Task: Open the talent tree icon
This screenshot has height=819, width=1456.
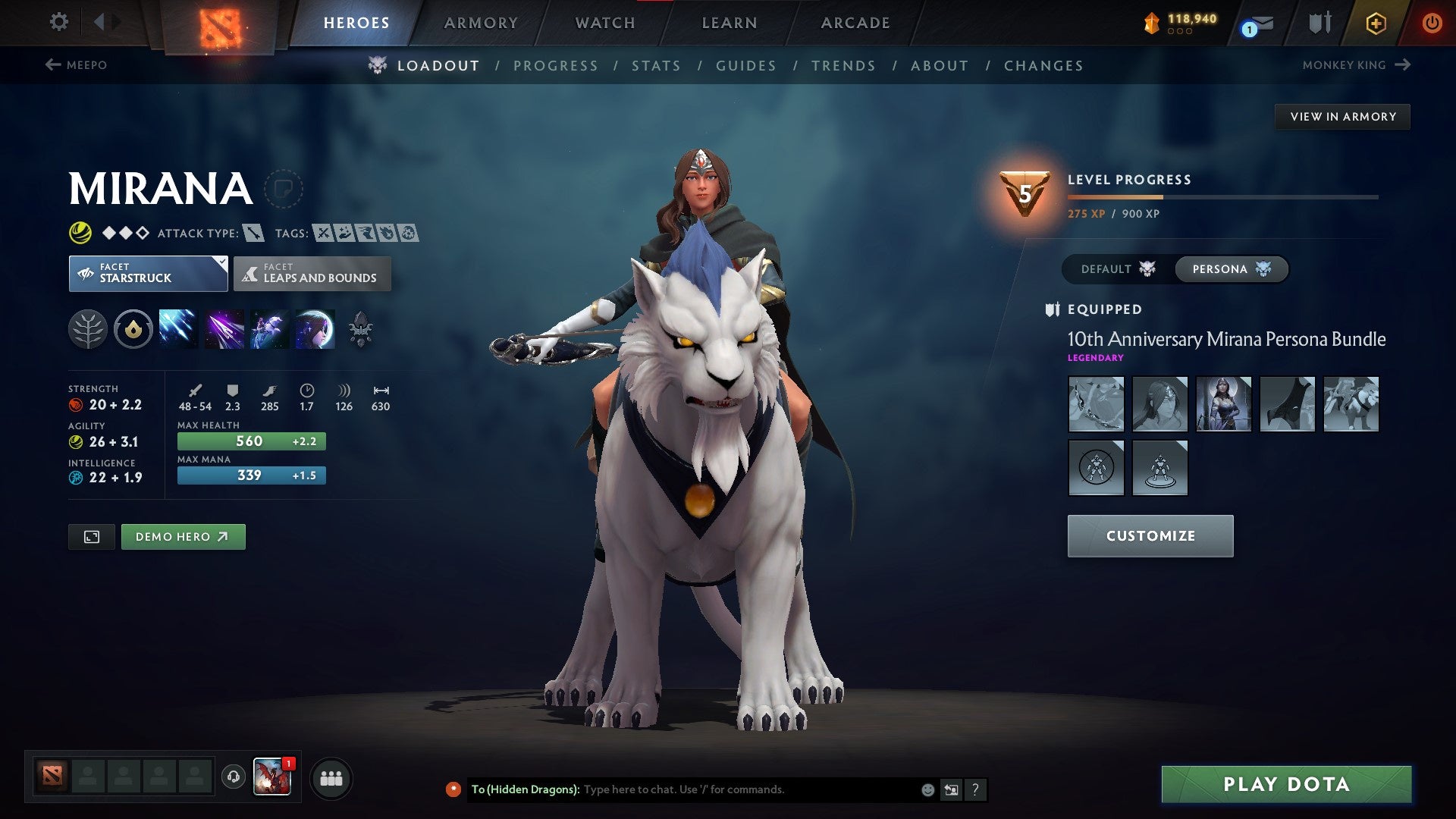Action: (89, 329)
